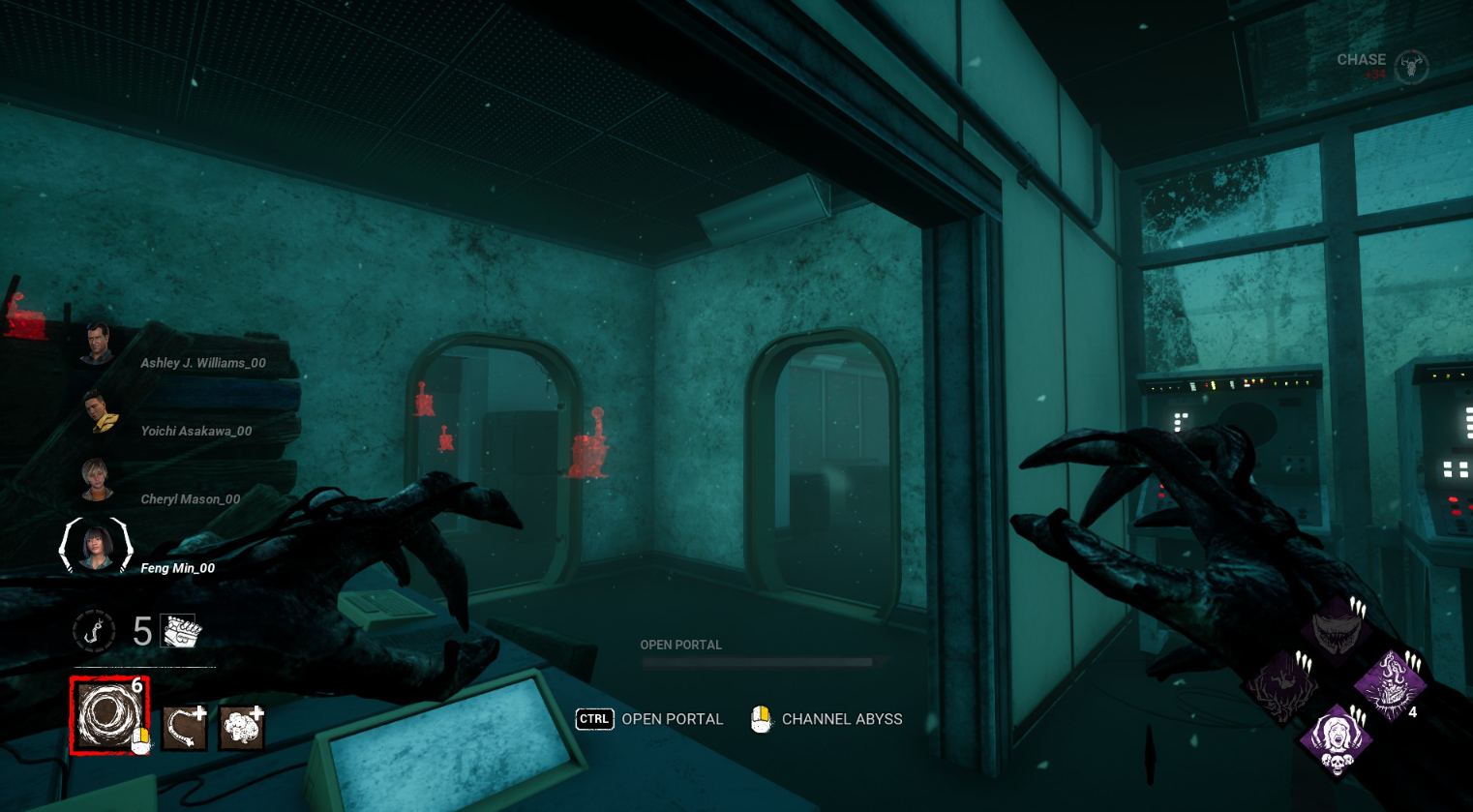Click the lumpy brain-like add-on slot
The width and height of the screenshot is (1473, 812).
point(241,729)
